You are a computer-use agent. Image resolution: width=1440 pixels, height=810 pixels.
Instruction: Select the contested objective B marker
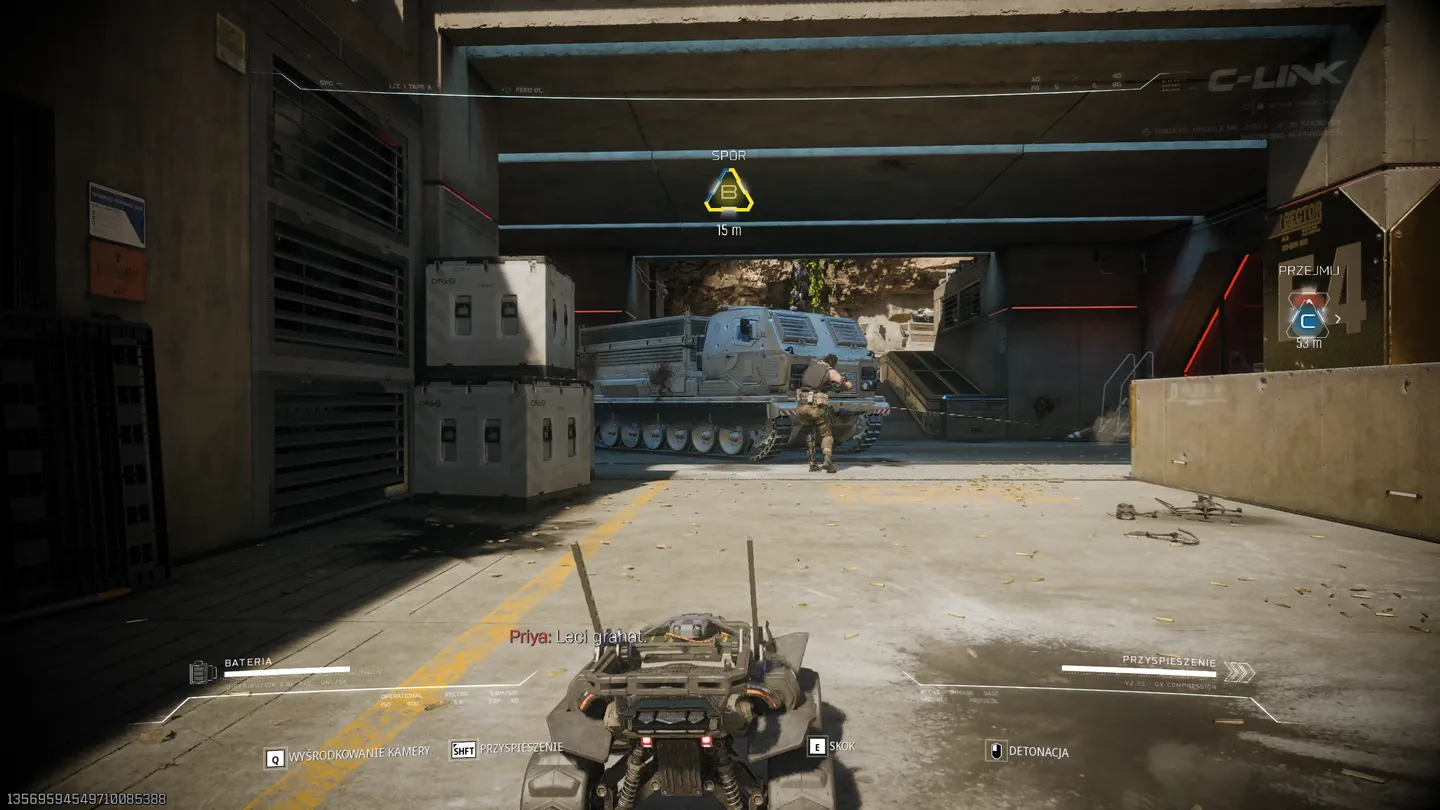coord(728,191)
